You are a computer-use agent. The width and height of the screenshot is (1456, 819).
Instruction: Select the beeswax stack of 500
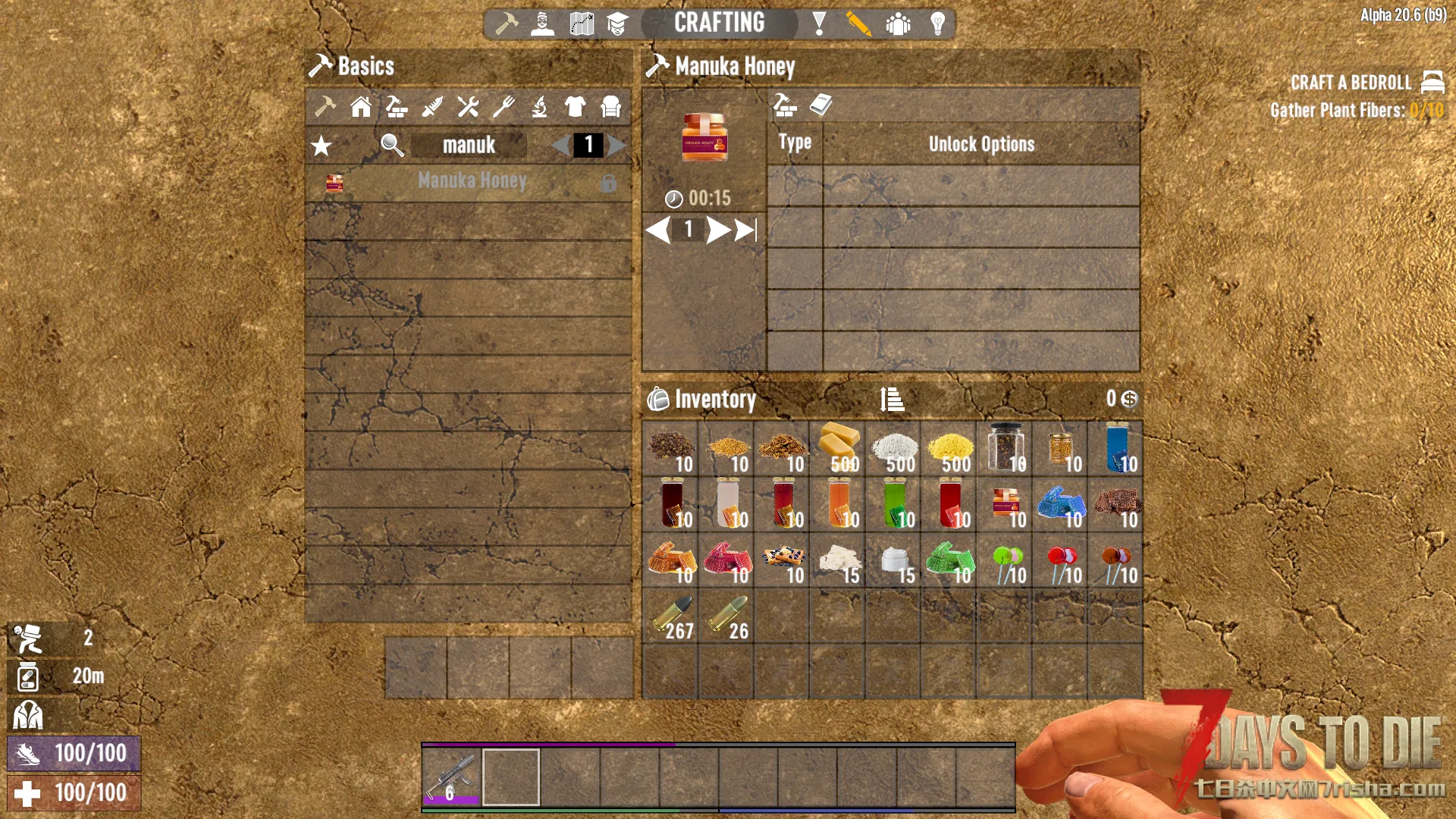(x=837, y=449)
